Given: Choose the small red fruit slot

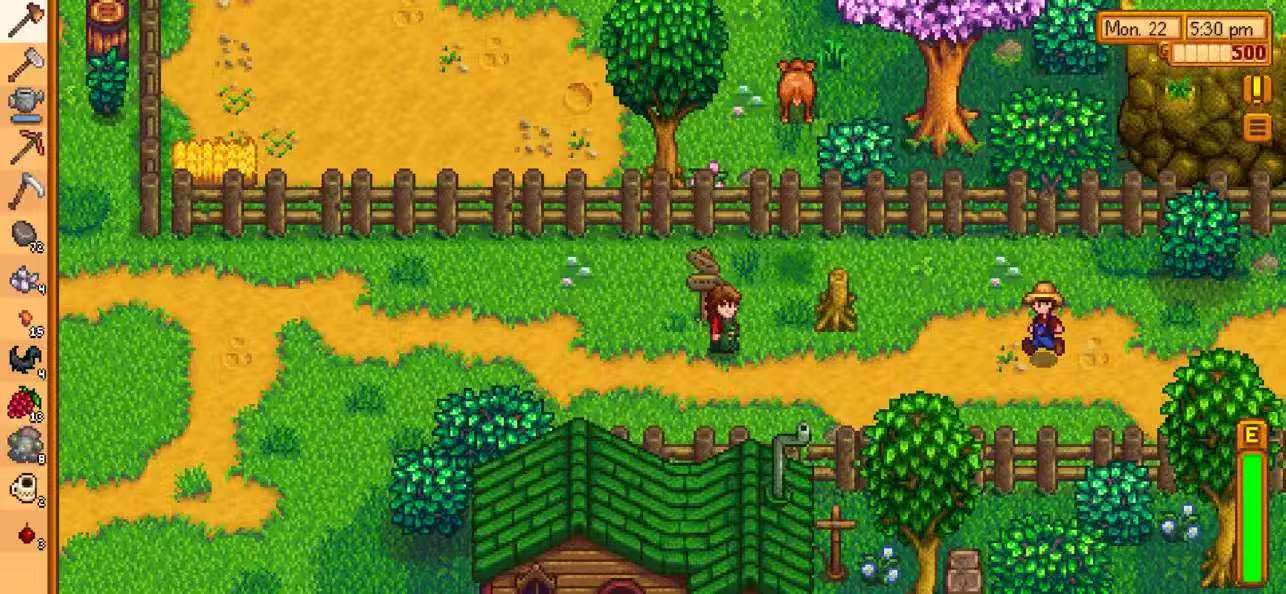Looking at the screenshot, I should (25, 533).
